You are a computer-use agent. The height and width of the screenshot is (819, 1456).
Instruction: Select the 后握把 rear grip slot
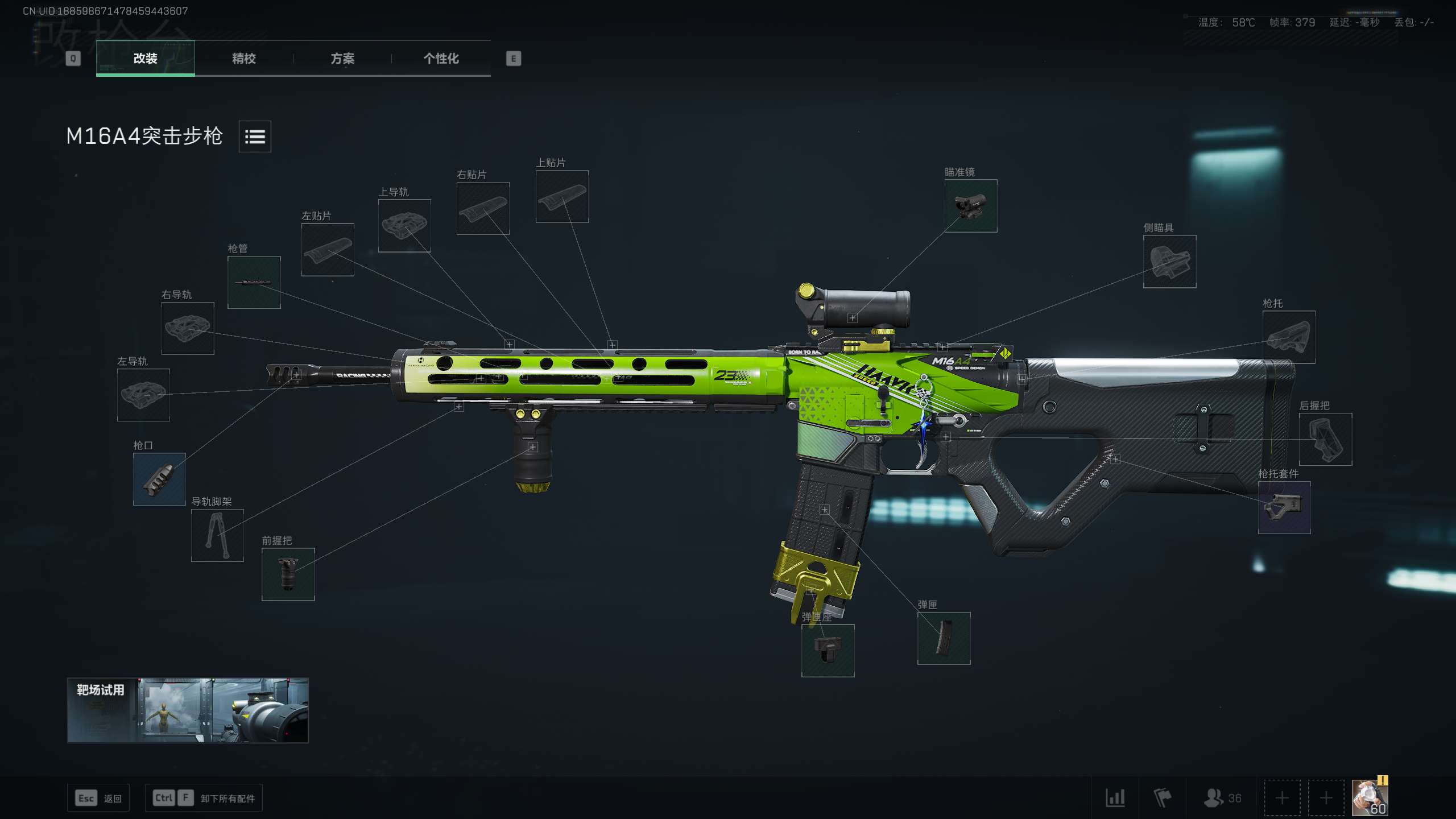tap(1325, 439)
